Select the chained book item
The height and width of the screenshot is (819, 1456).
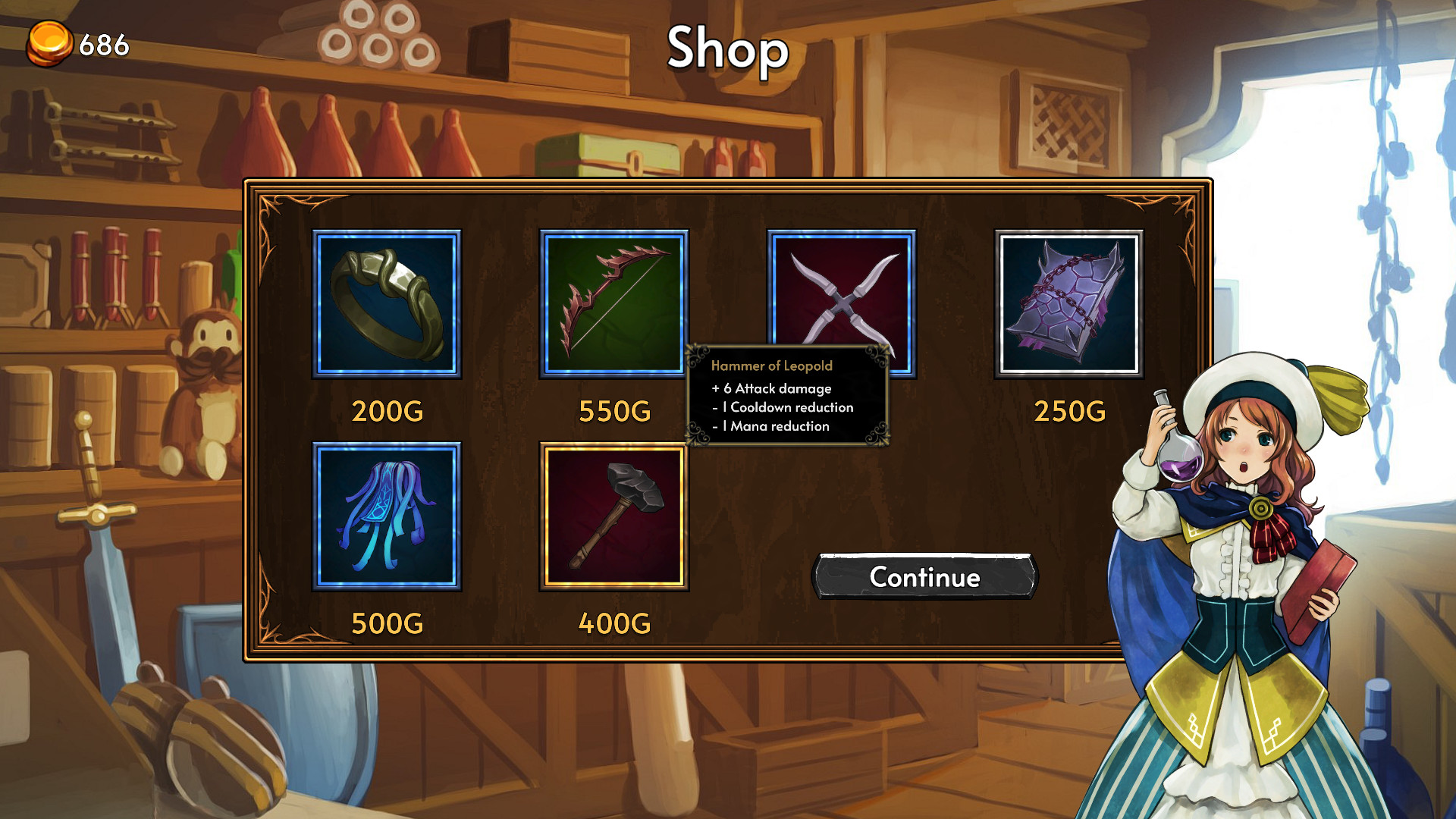1069,305
